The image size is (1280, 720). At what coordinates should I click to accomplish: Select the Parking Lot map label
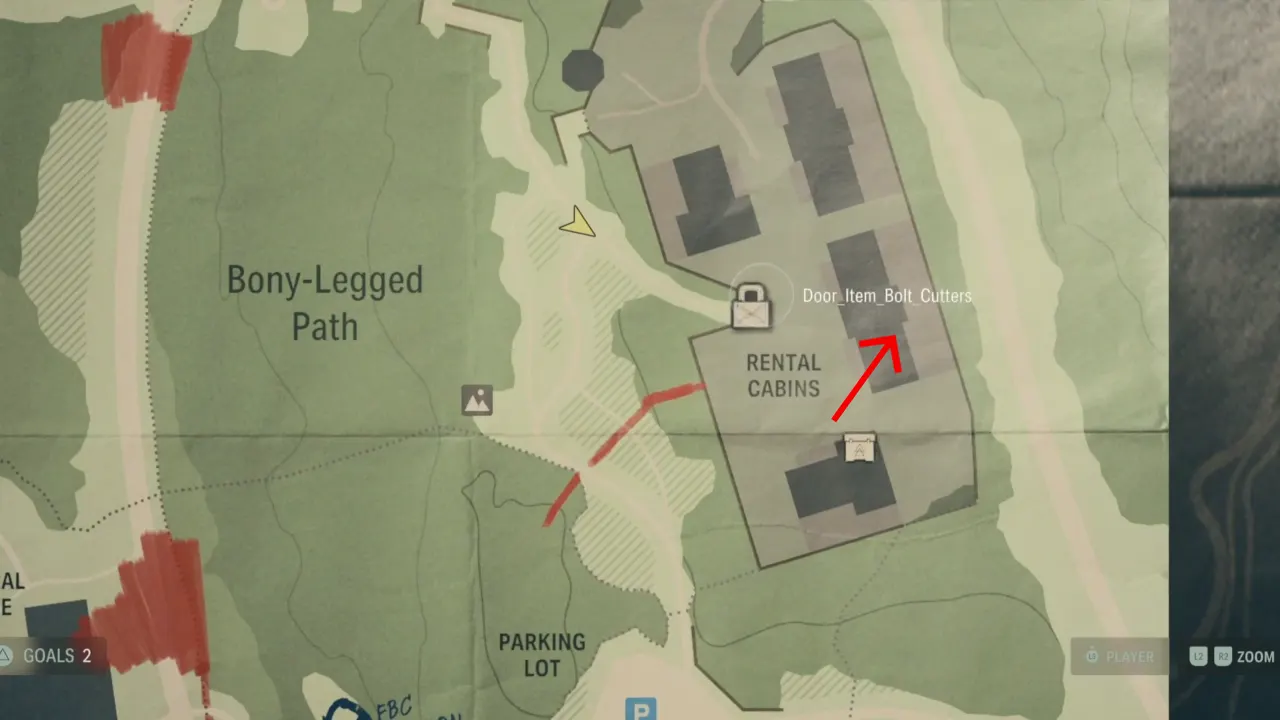(x=543, y=655)
